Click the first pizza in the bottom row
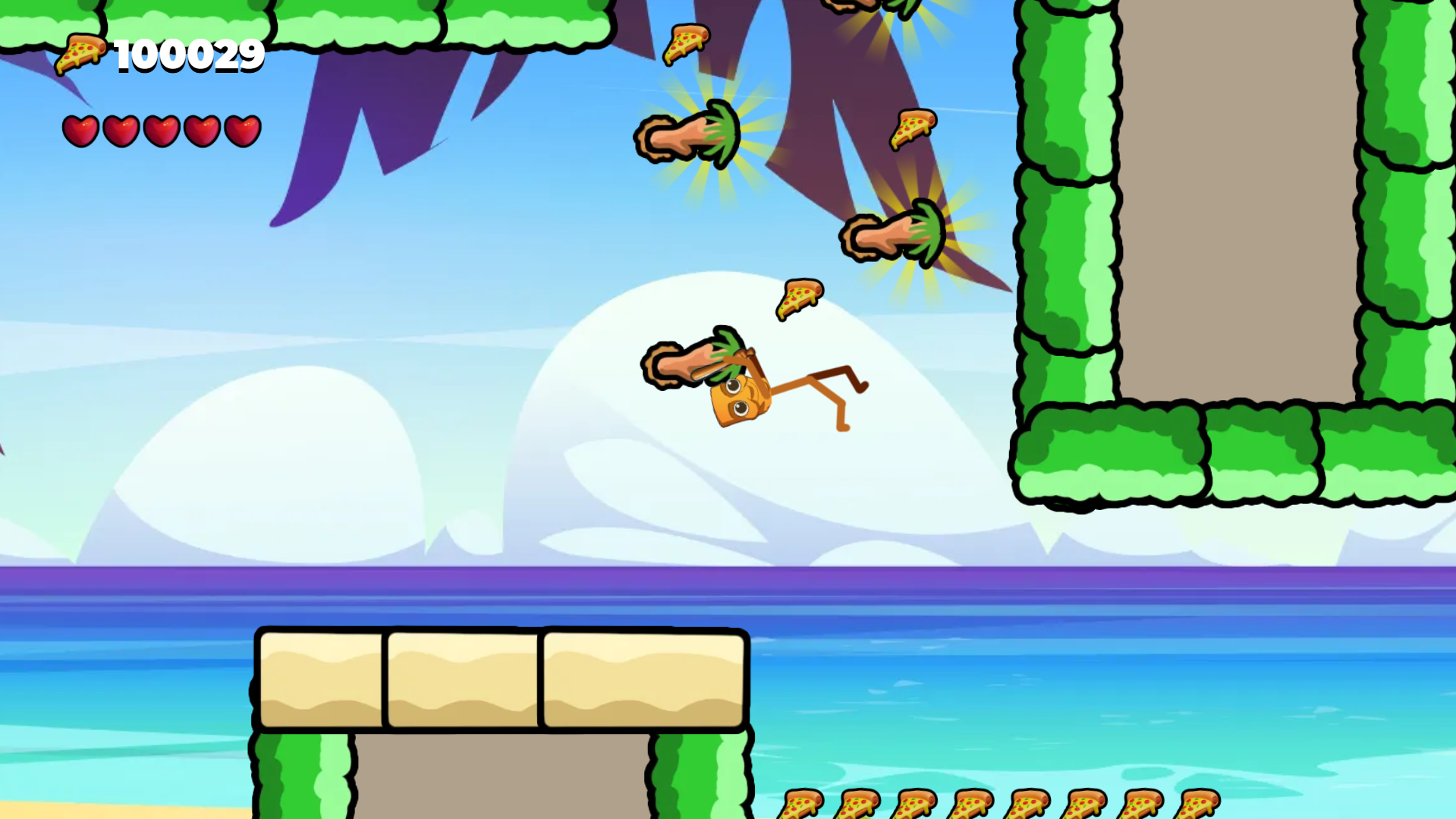1456x819 pixels. [801, 802]
